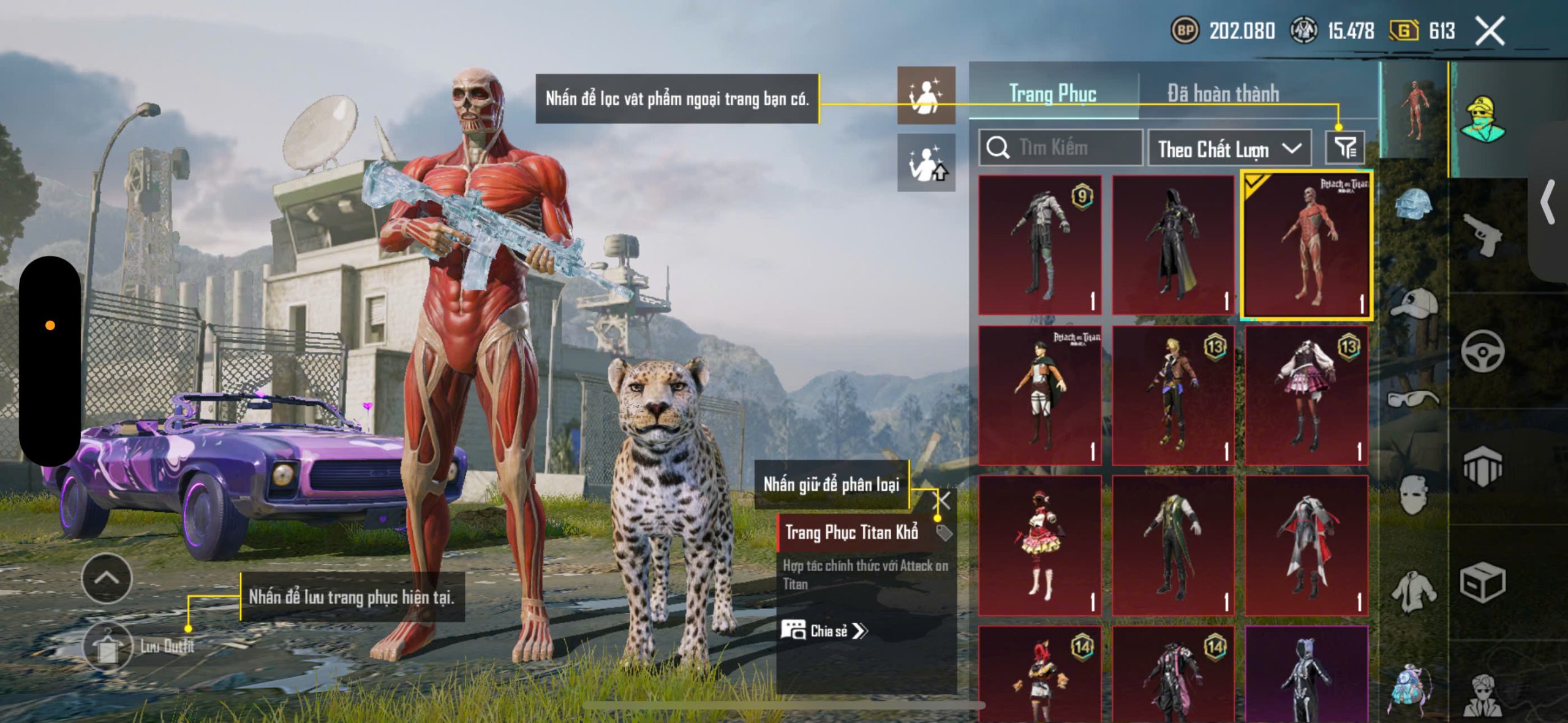Open the Đã hoàn thành tab
The image size is (1568, 723).
click(x=1223, y=94)
